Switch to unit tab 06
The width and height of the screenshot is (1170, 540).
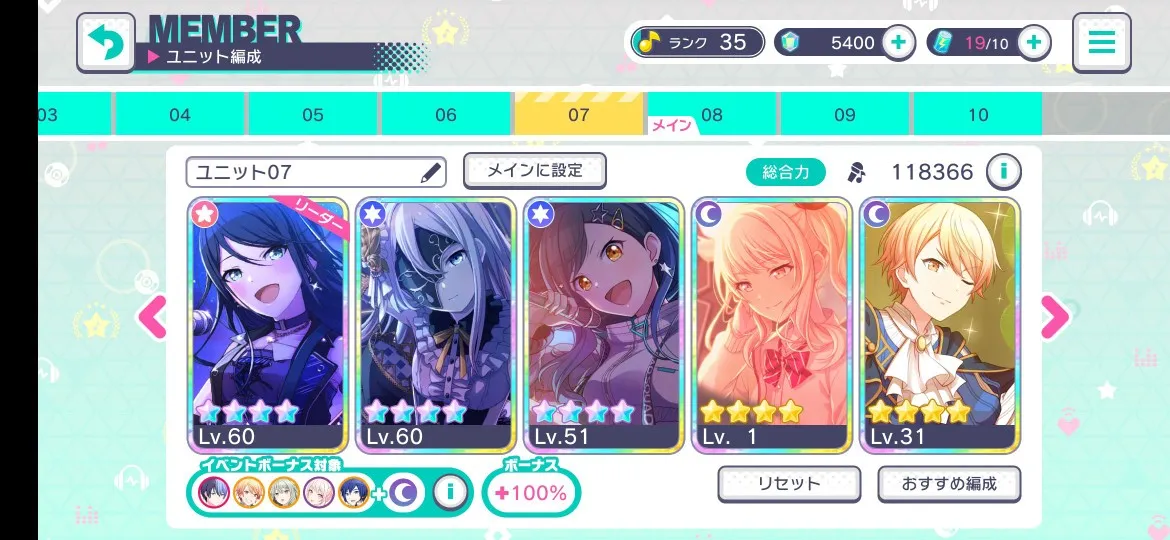[446, 115]
